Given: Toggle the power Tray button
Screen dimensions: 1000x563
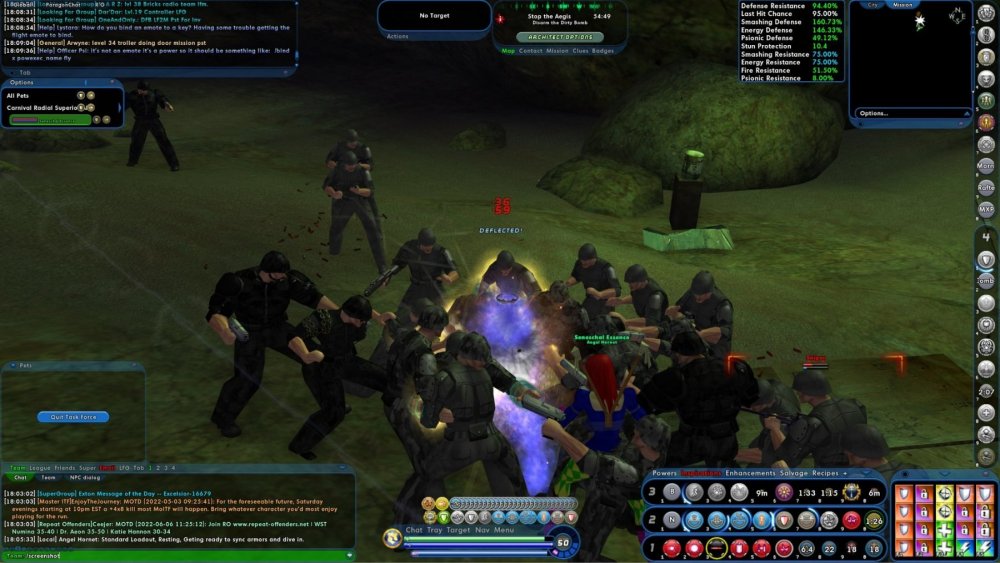Looking at the screenshot, I should [435, 530].
